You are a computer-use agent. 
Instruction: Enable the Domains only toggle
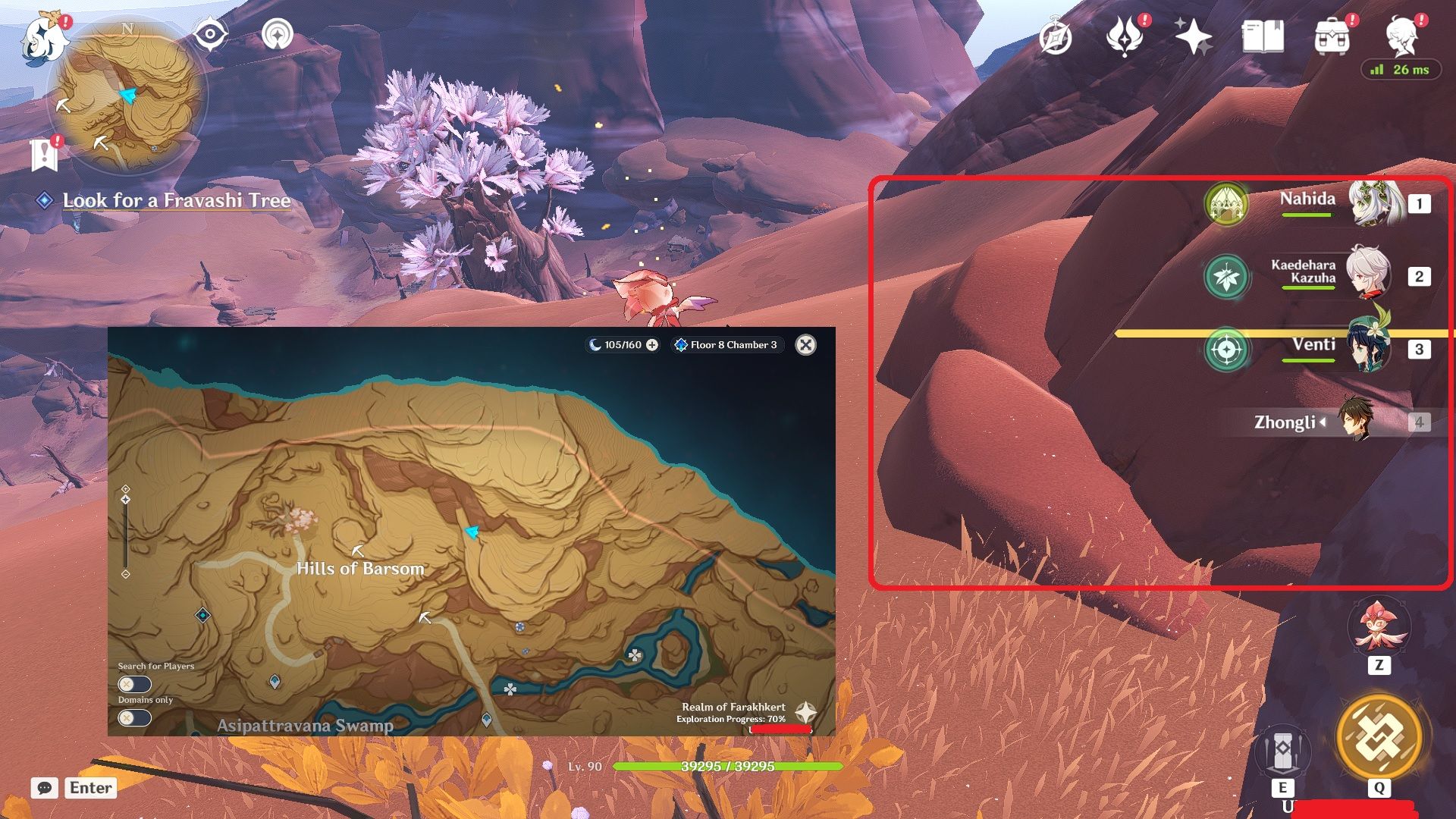pos(134,718)
